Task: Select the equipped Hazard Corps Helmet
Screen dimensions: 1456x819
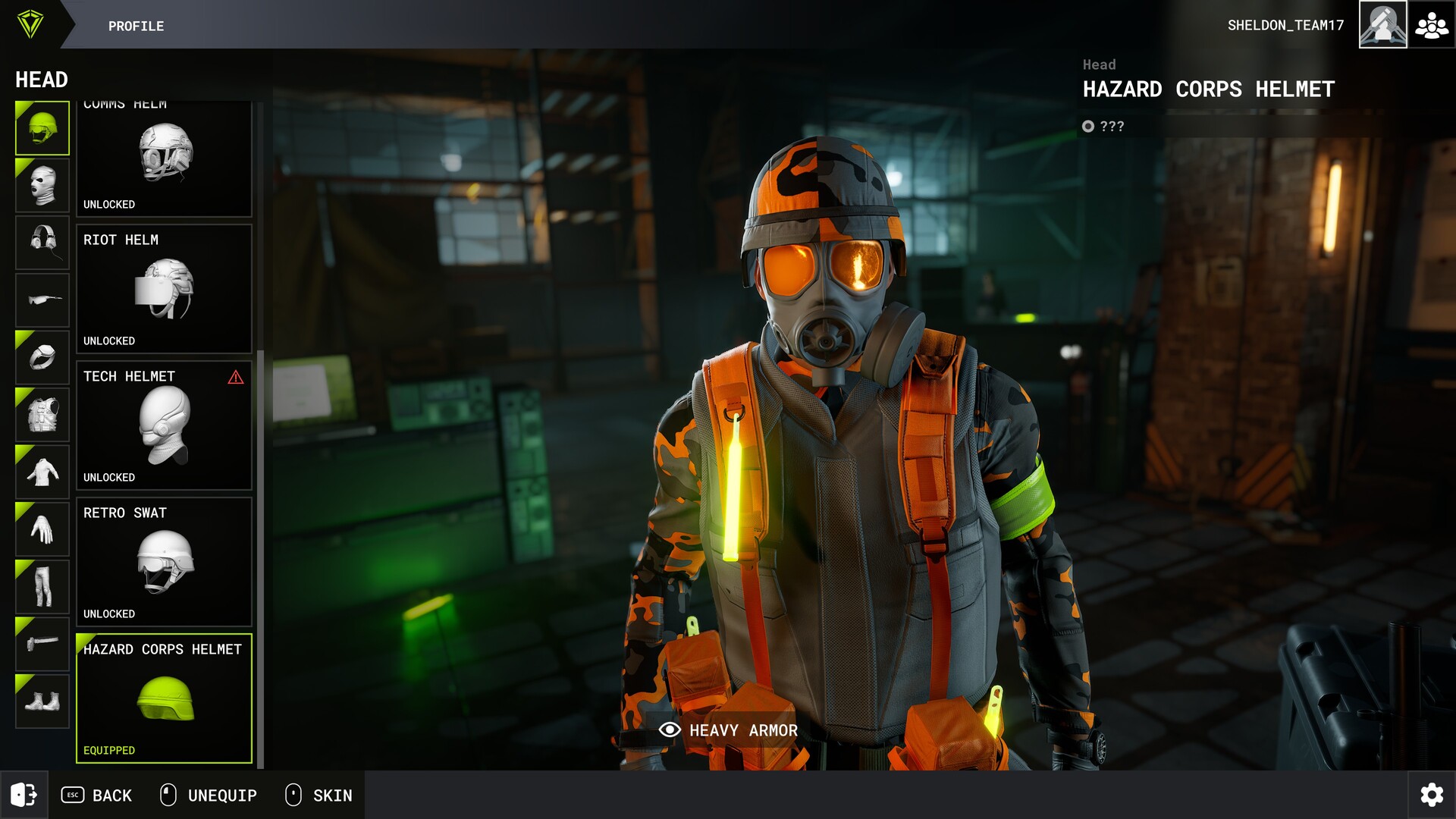Action: click(x=164, y=698)
